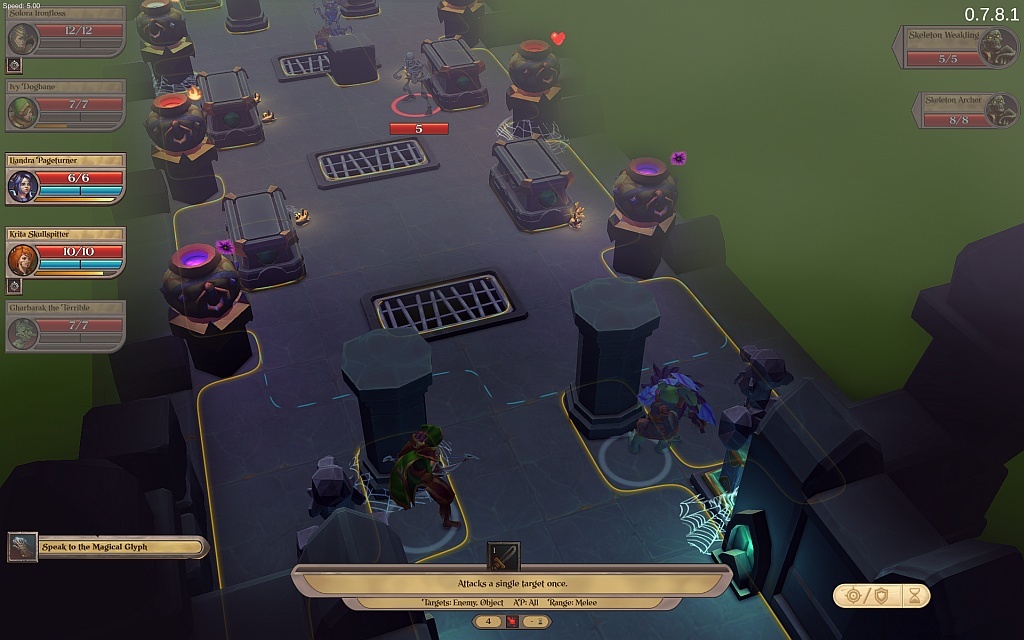Image resolution: width=1024 pixels, height=640 pixels.
Task: Click status icon below Krita Skullspitter's panel
Action: click(15, 286)
